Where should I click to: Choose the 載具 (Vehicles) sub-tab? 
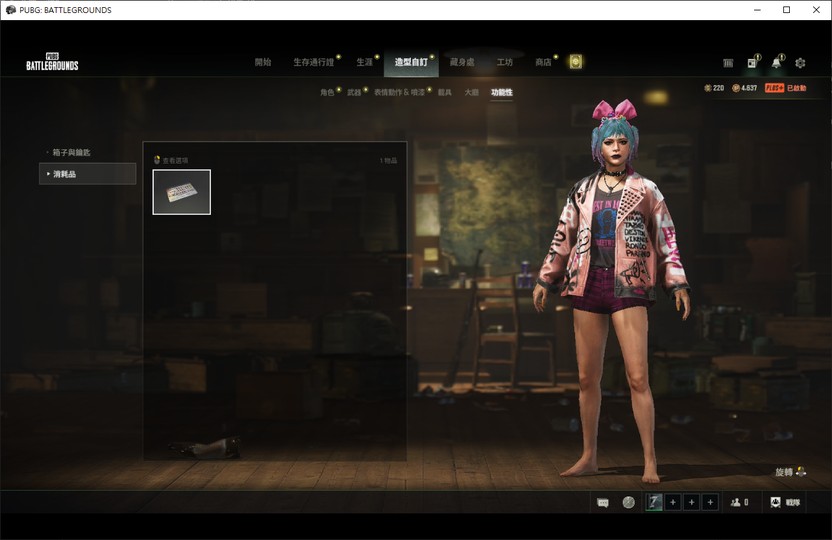tap(445, 92)
